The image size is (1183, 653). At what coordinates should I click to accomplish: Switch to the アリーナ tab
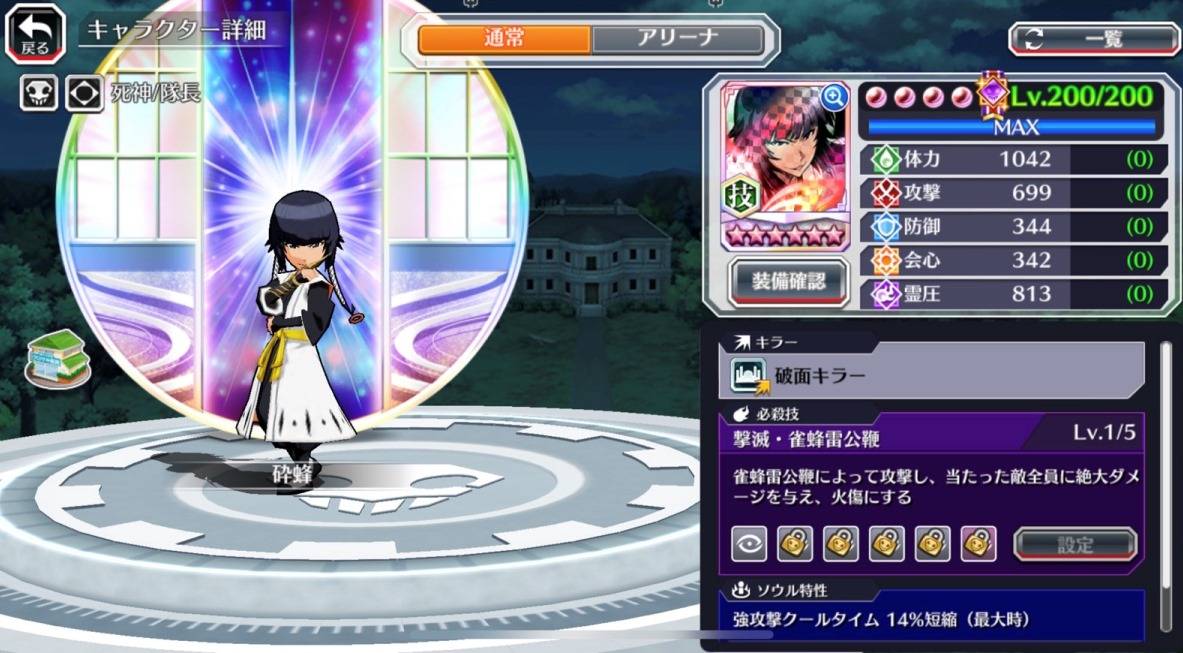pyautogui.click(x=678, y=39)
